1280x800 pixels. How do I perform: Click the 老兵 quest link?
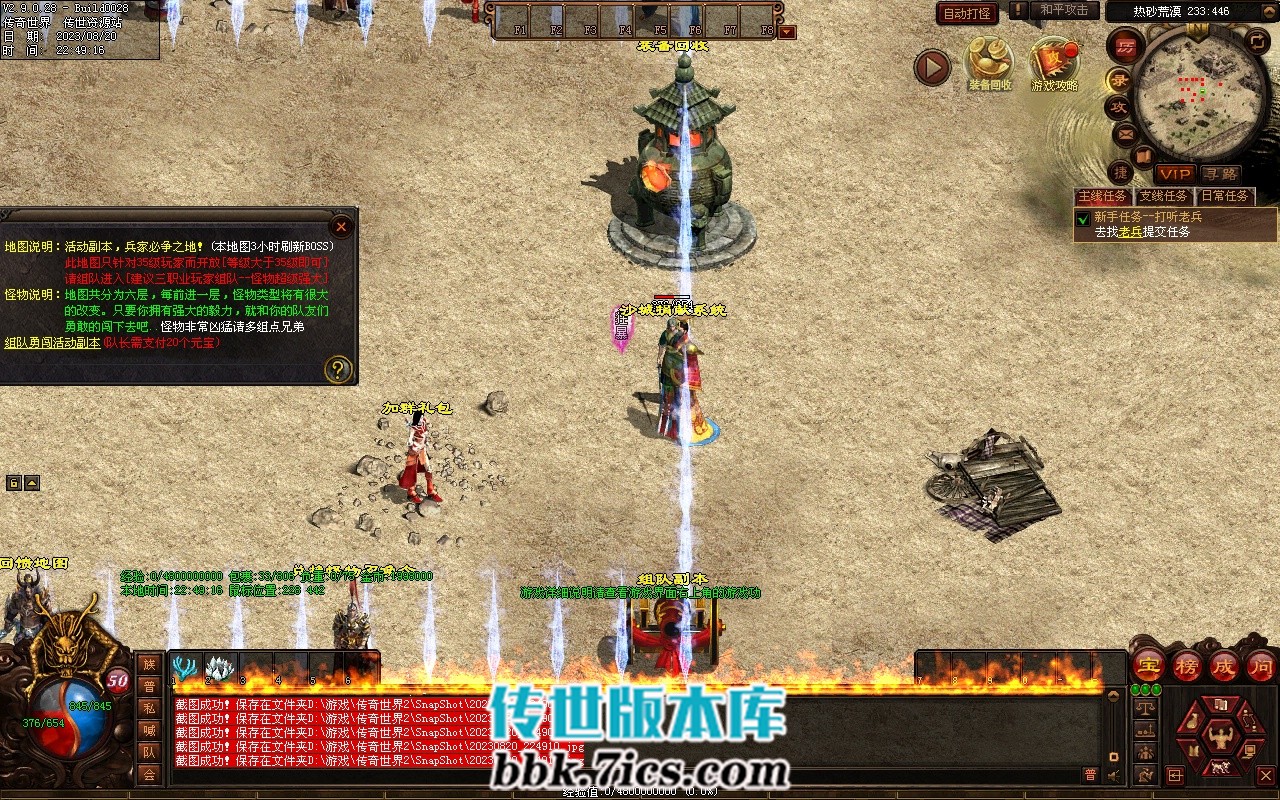point(1130,232)
